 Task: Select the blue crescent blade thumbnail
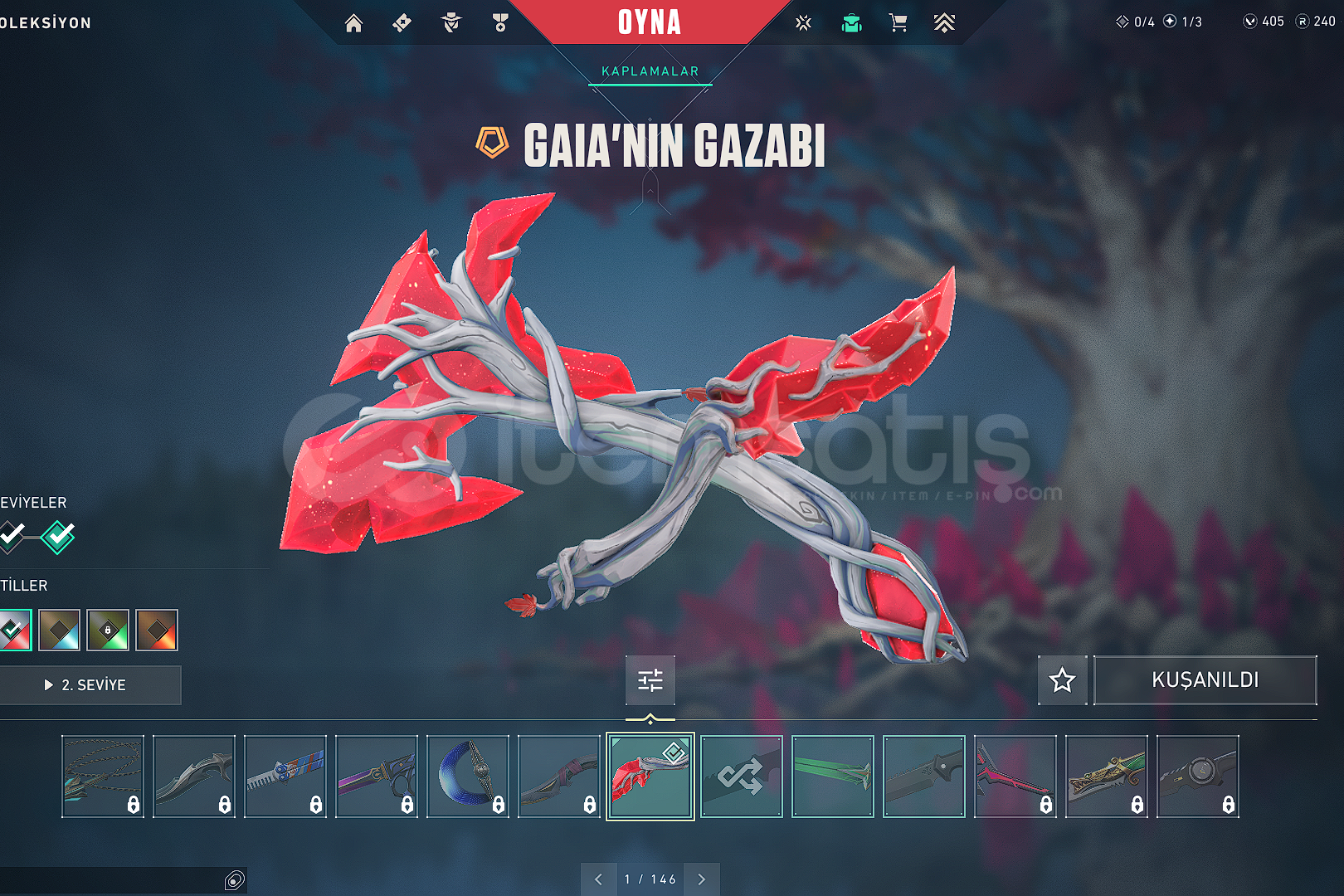(467, 777)
